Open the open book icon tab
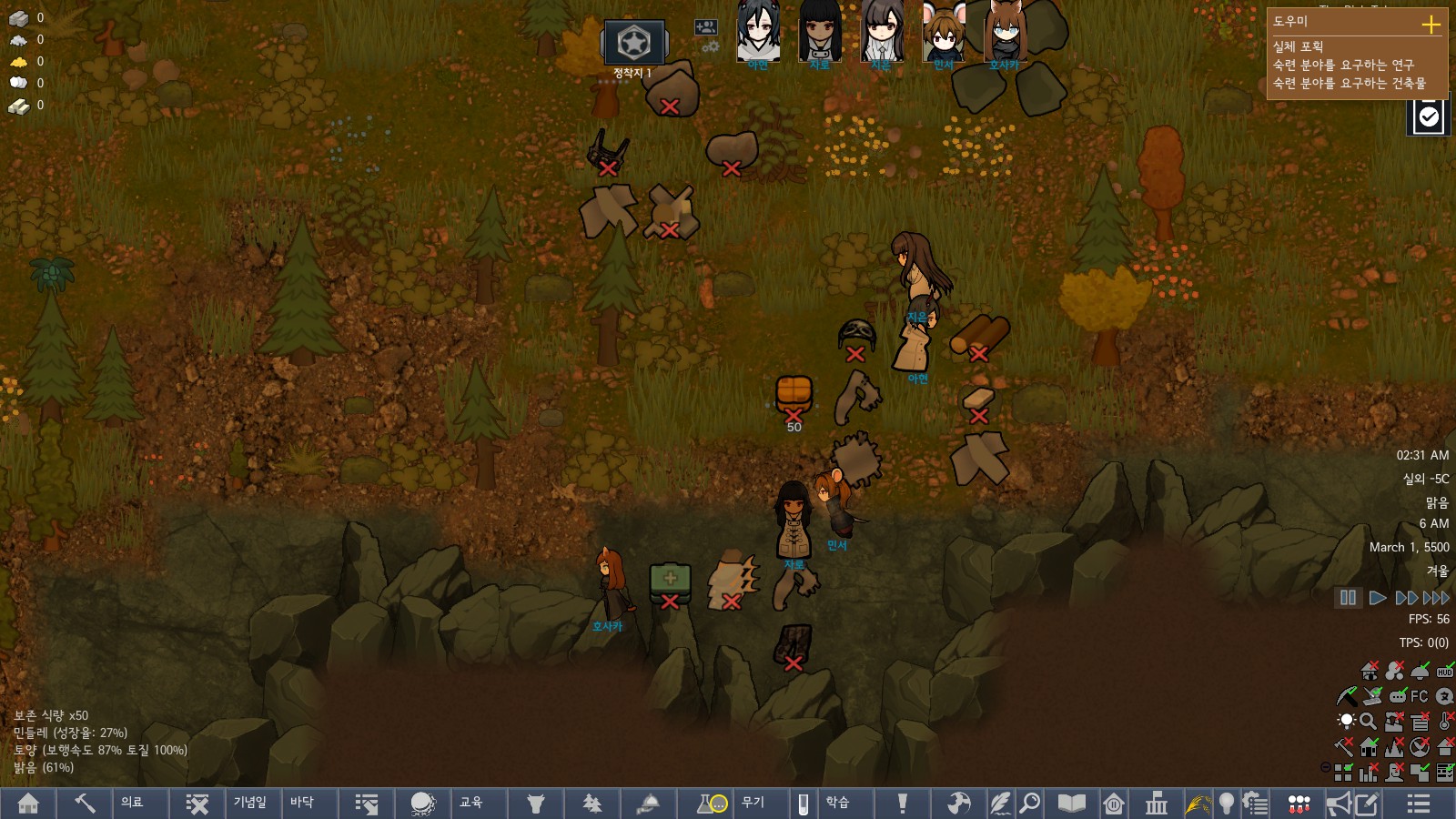 click(1071, 804)
